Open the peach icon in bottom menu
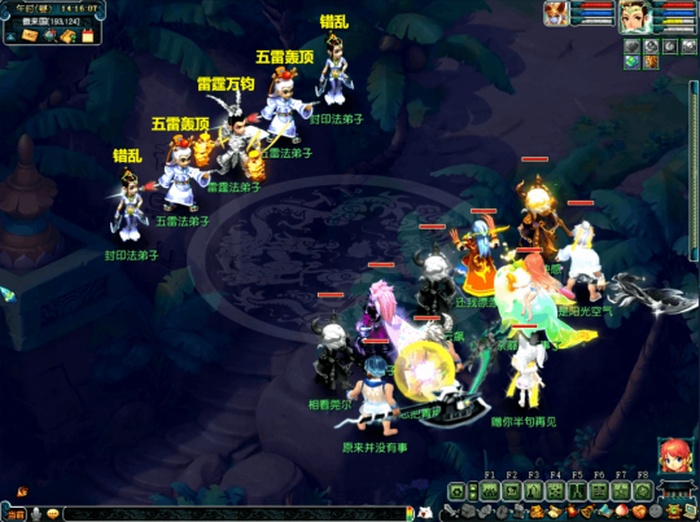The width and height of the screenshot is (700, 522). [x=618, y=511]
